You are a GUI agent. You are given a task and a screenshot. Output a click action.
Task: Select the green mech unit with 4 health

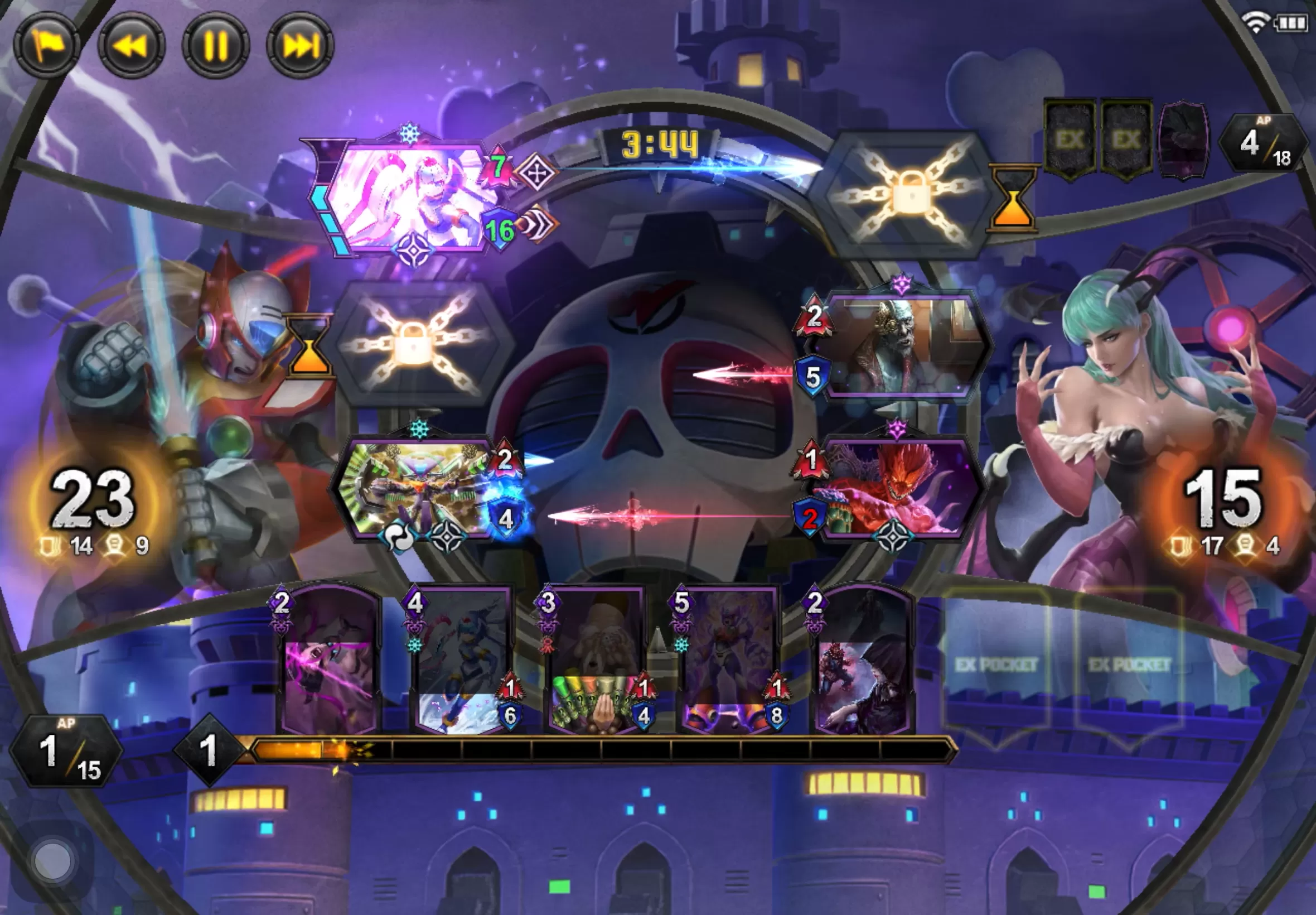click(415, 490)
